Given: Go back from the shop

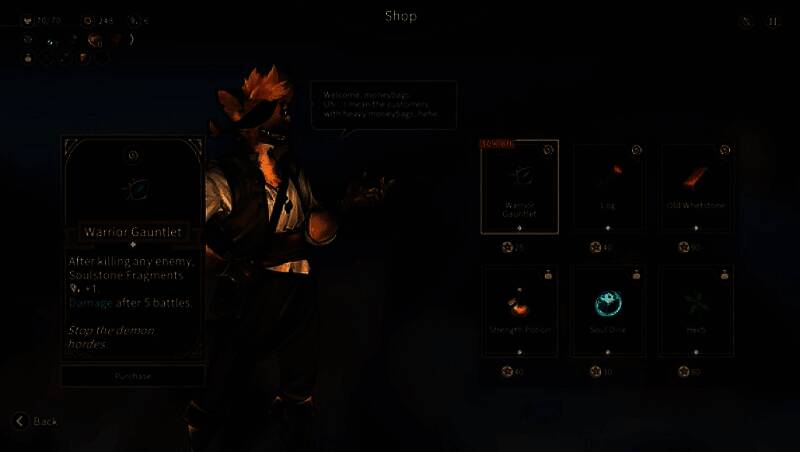Looking at the screenshot, I should [x=35, y=421].
